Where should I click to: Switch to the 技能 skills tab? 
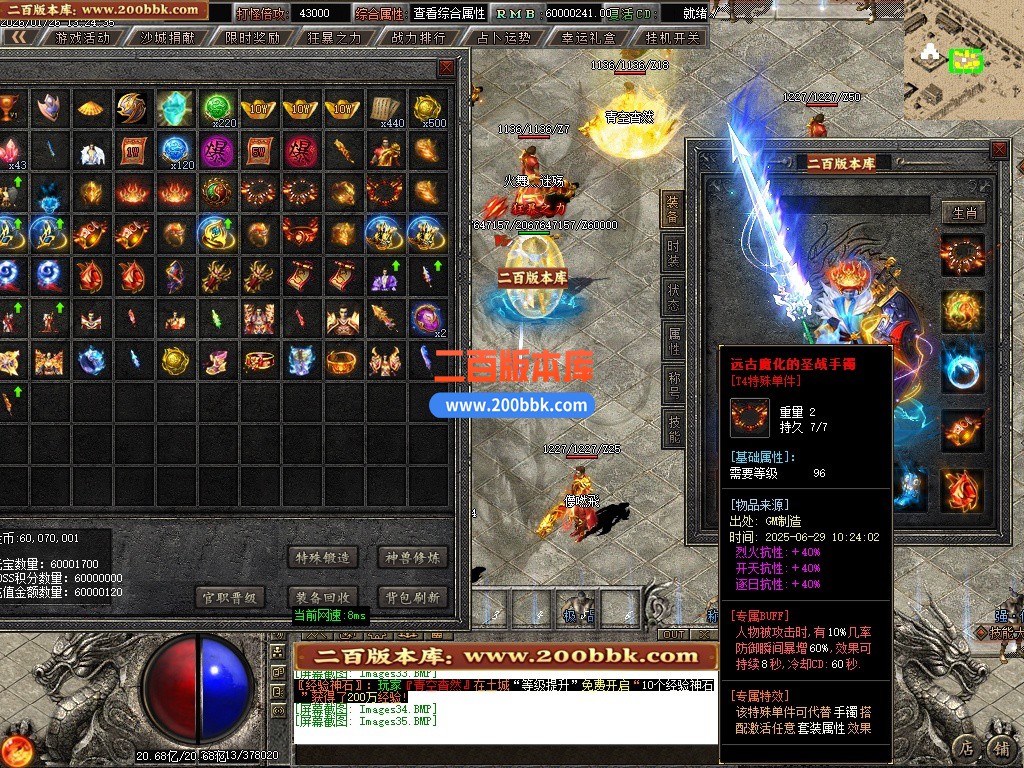coord(673,427)
